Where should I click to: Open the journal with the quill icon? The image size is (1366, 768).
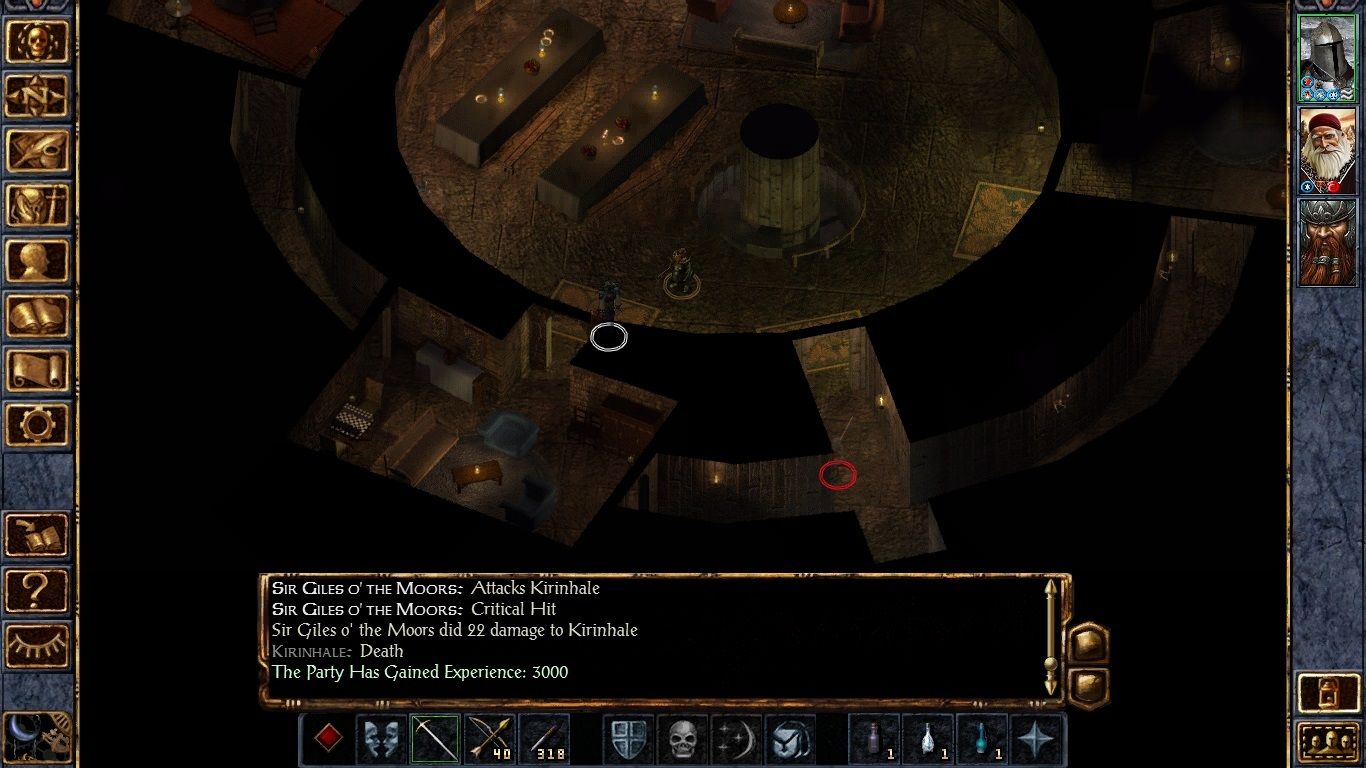click(x=38, y=150)
